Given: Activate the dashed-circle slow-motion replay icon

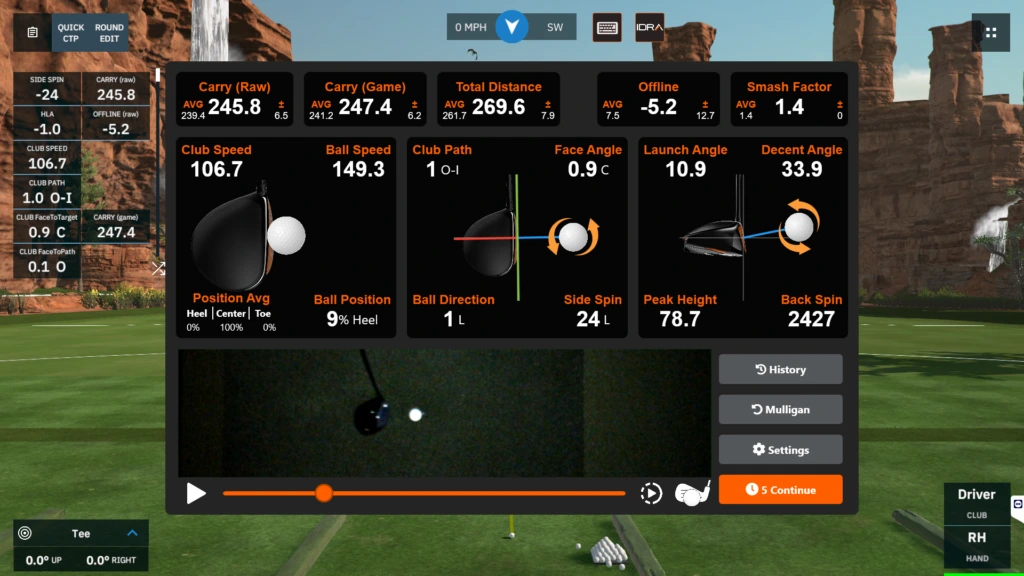Looking at the screenshot, I should pyautogui.click(x=650, y=493).
